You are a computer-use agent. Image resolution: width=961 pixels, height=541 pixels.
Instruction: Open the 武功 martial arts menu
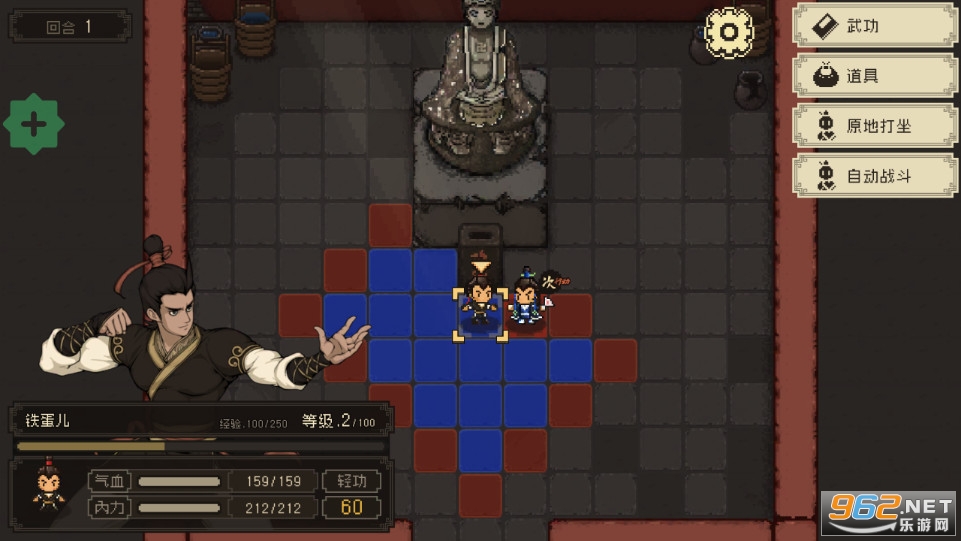tap(874, 27)
